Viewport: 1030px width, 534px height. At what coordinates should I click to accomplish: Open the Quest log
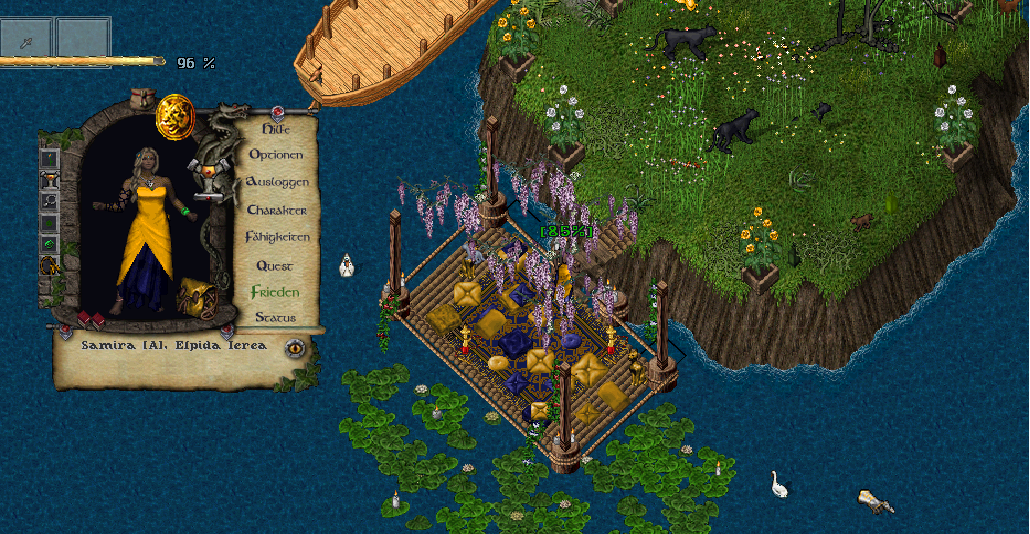[x=274, y=266]
